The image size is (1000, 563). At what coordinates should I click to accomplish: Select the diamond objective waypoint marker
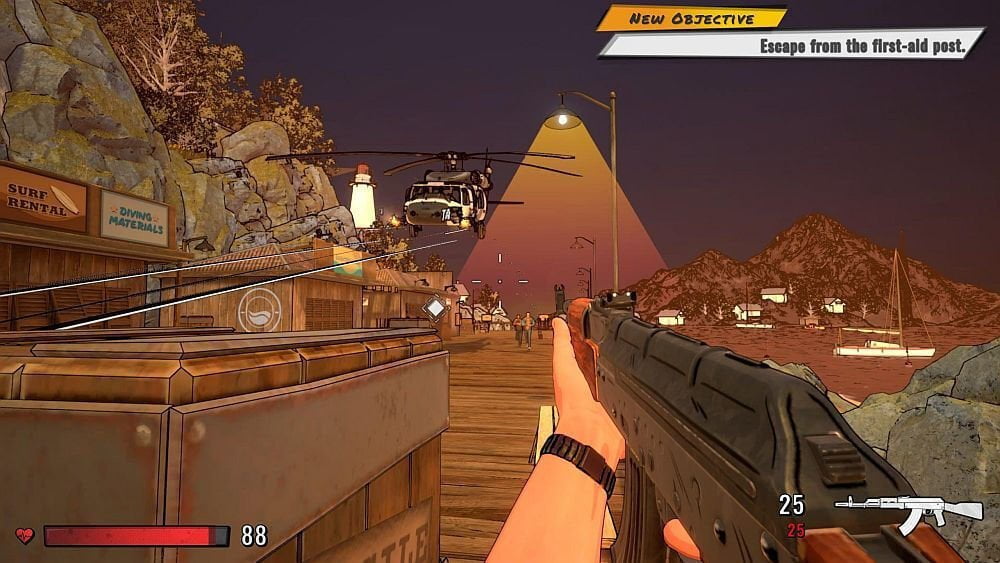(434, 308)
